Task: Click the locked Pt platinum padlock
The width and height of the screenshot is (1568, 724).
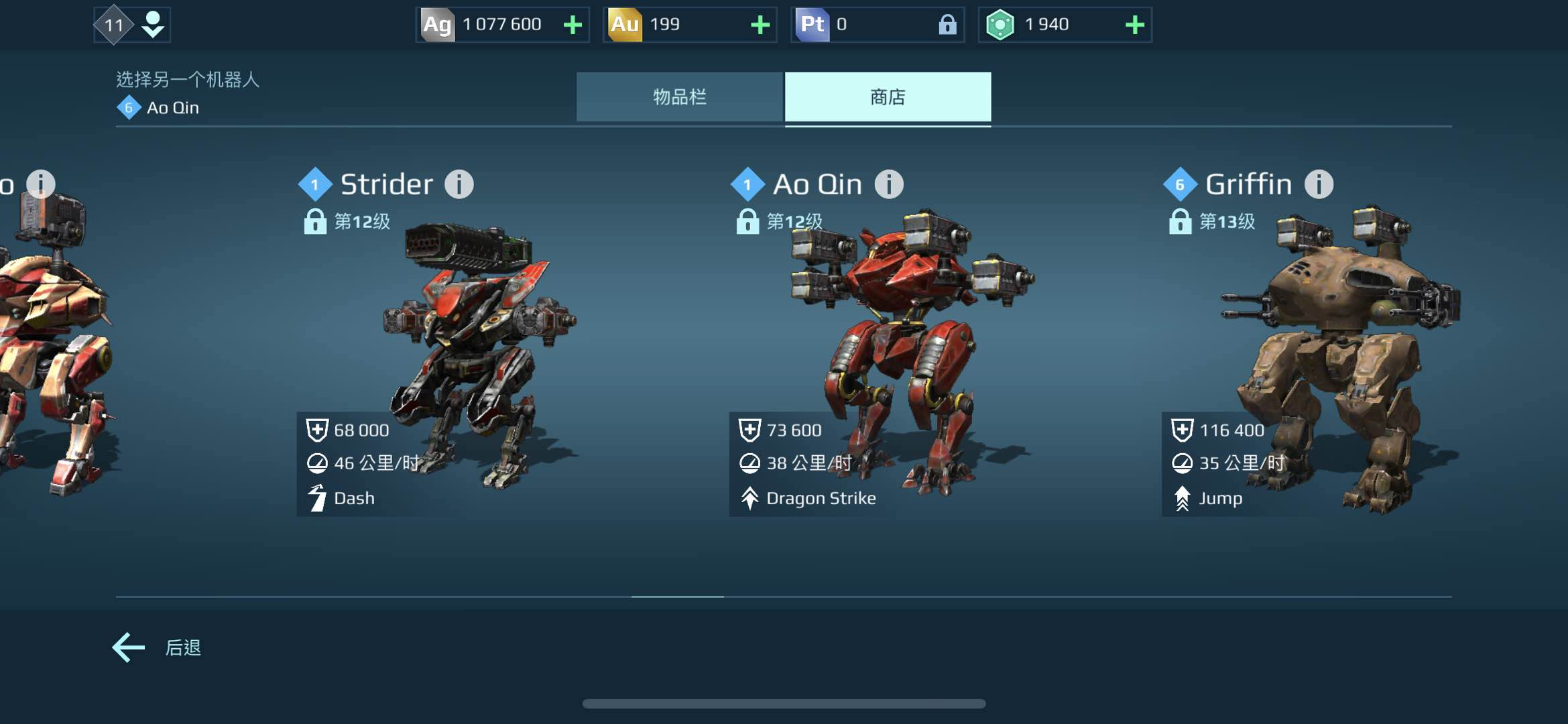Action: (947, 25)
